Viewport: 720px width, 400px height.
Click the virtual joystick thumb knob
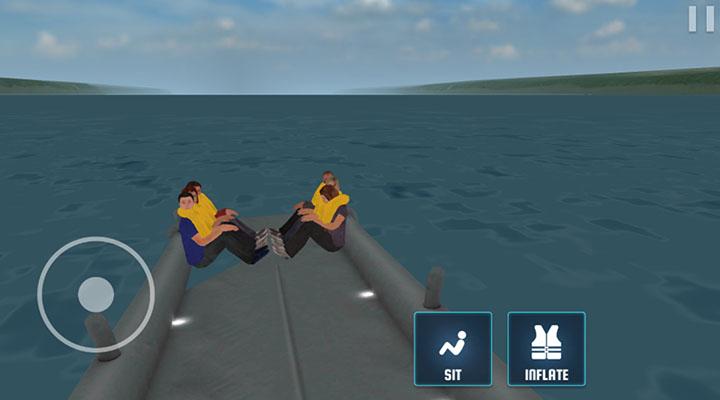[x=96, y=294]
